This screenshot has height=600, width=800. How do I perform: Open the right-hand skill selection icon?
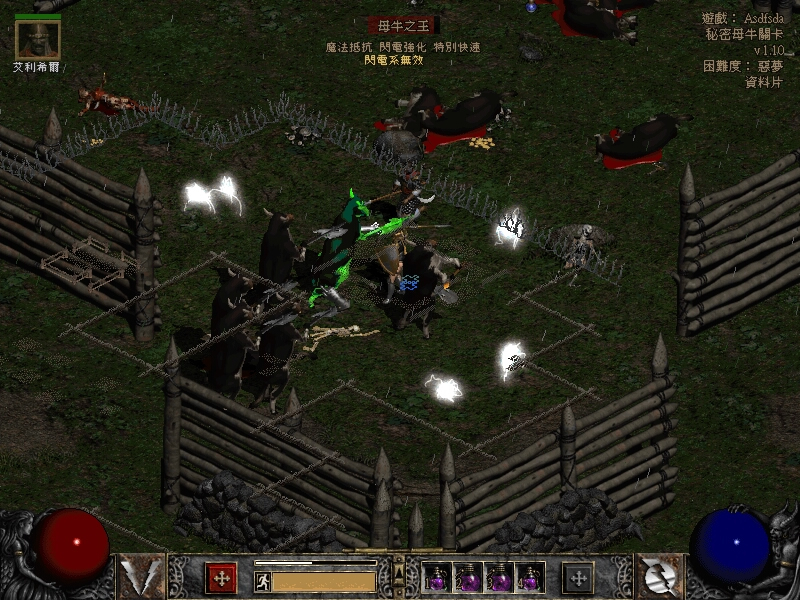tap(659, 576)
